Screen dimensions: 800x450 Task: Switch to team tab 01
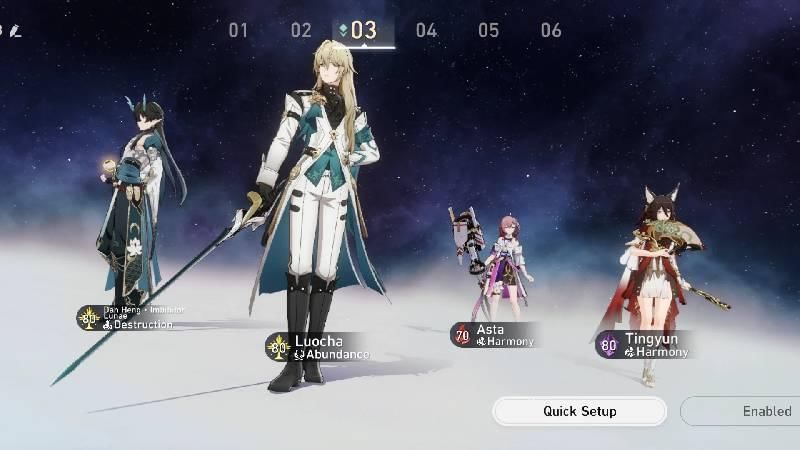click(x=238, y=30)
